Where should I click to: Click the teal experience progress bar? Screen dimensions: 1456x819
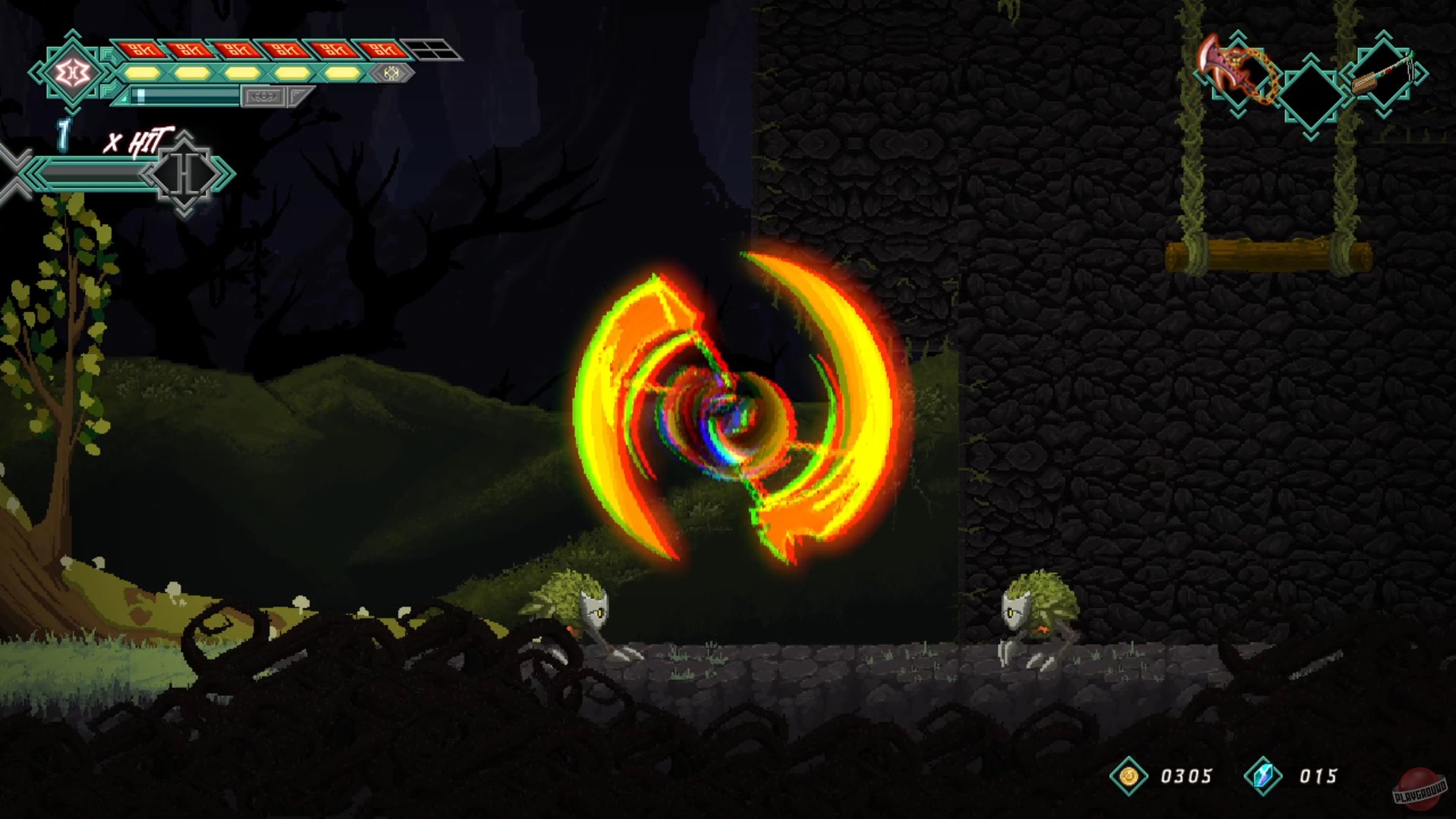coord(184,96)
